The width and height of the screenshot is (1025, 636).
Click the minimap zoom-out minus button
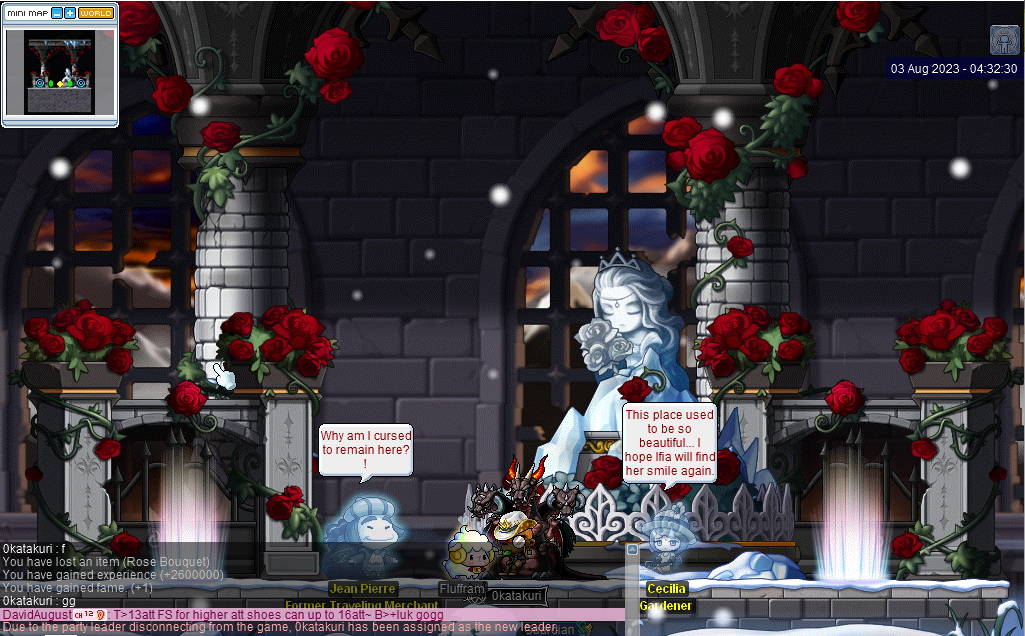coord(56,13)
